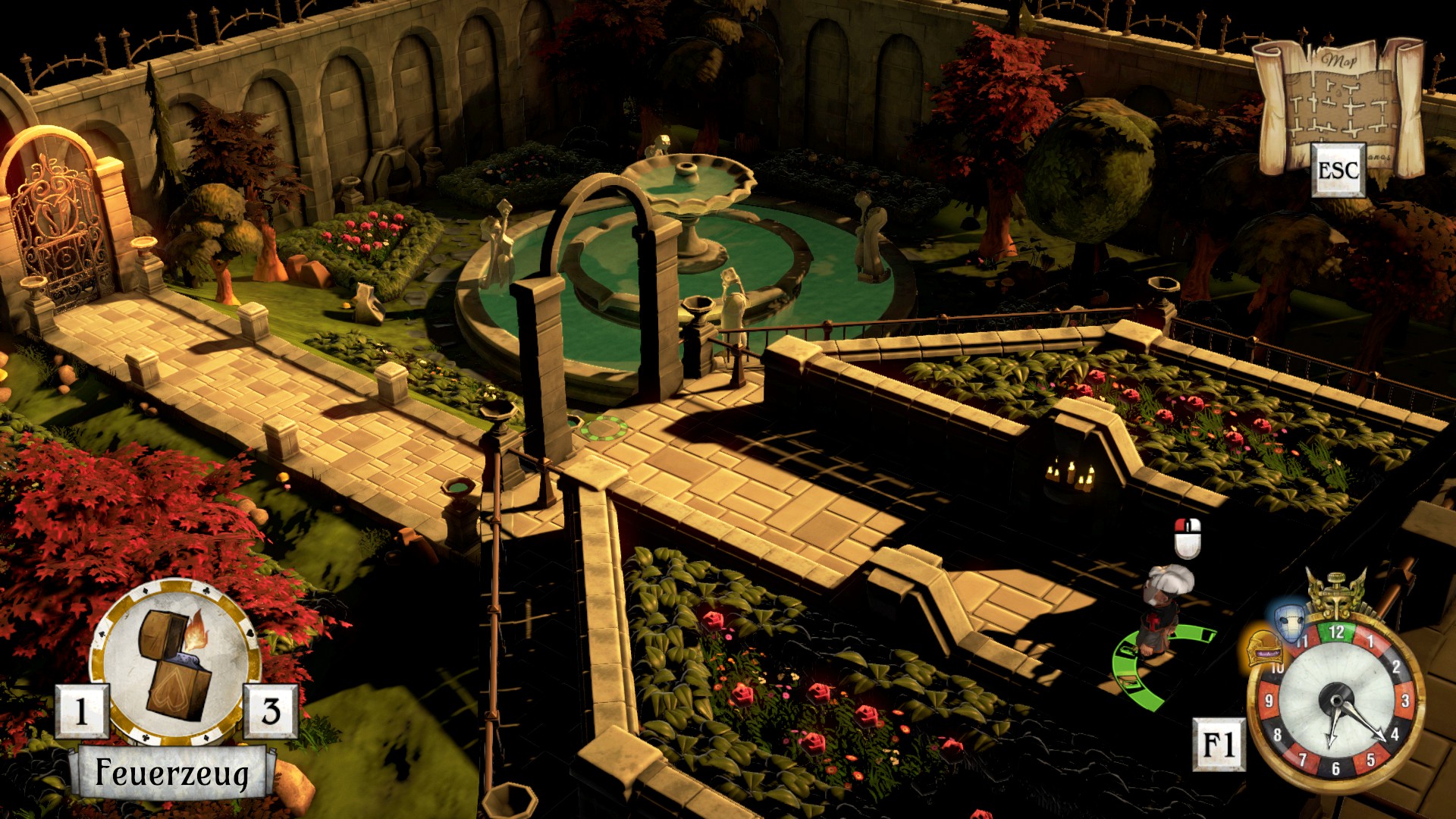This screenshot has width=1456, height=819.
Task: Click the roulette wheel clock
Action: coord(1337,701)
